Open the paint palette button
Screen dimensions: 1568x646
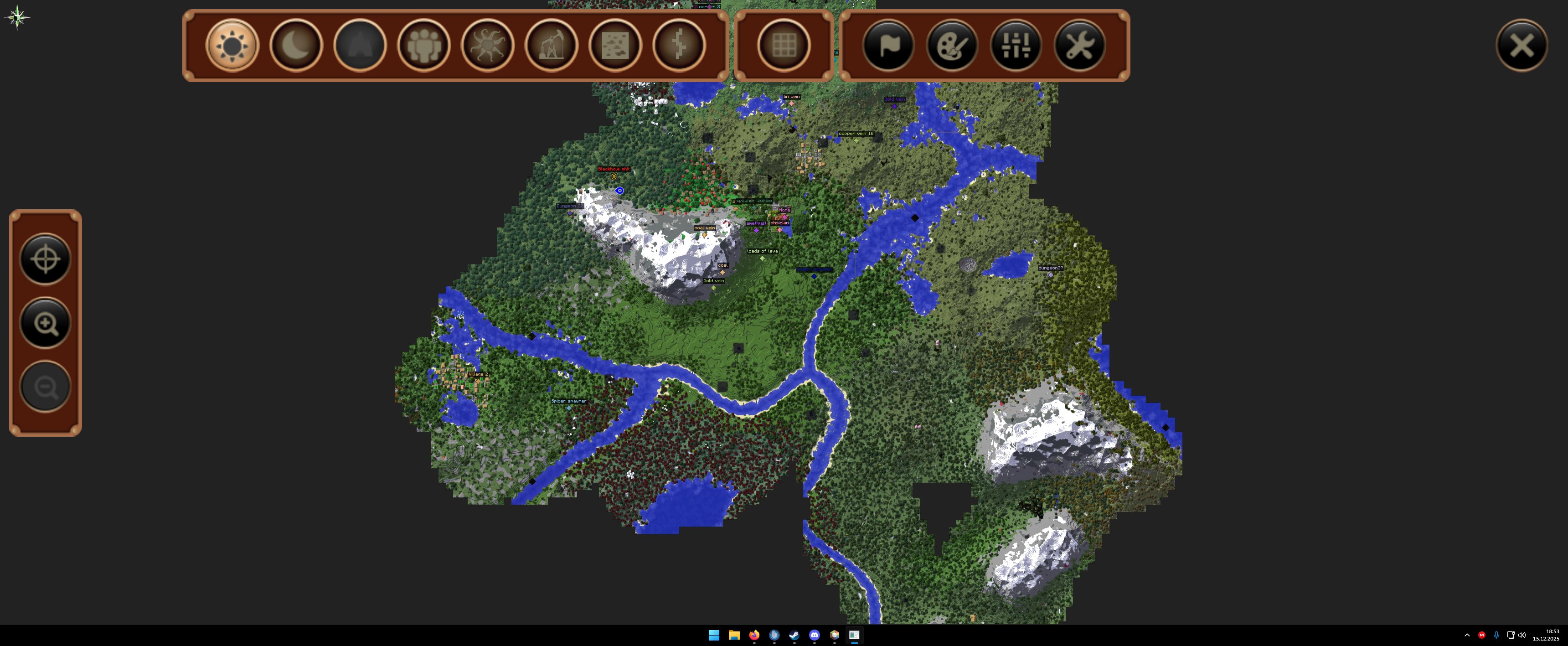pos(952,45)
